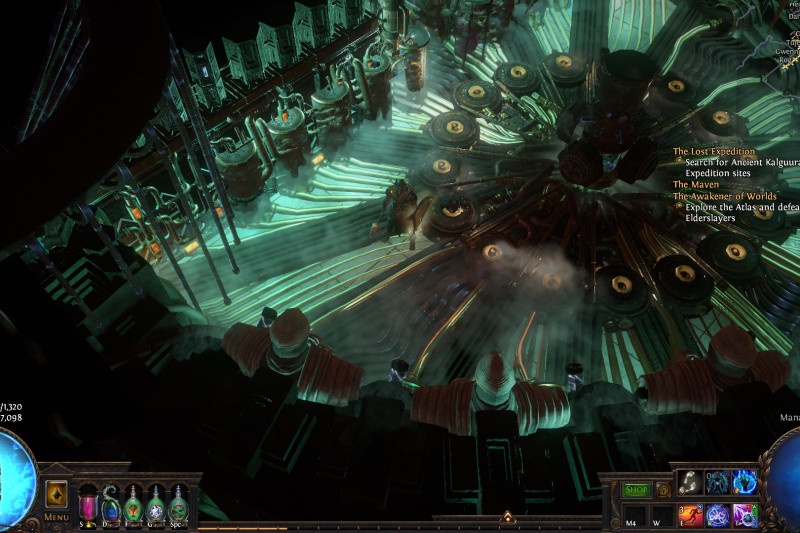800x533 pixels.
Task: Activate the blue arcane circle skill
Action: [717, 515]
